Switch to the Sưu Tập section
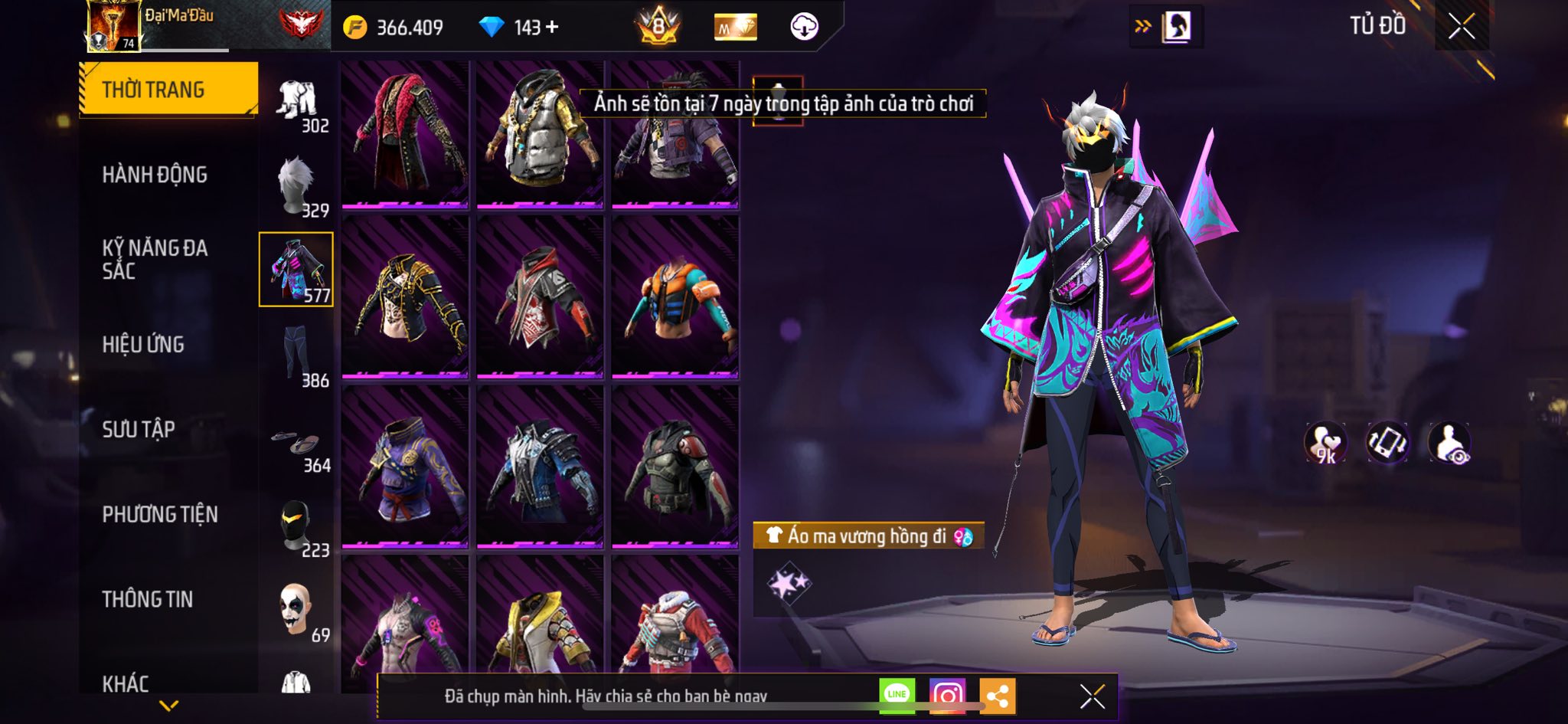Screen dimensions: 1568x724 139,429
